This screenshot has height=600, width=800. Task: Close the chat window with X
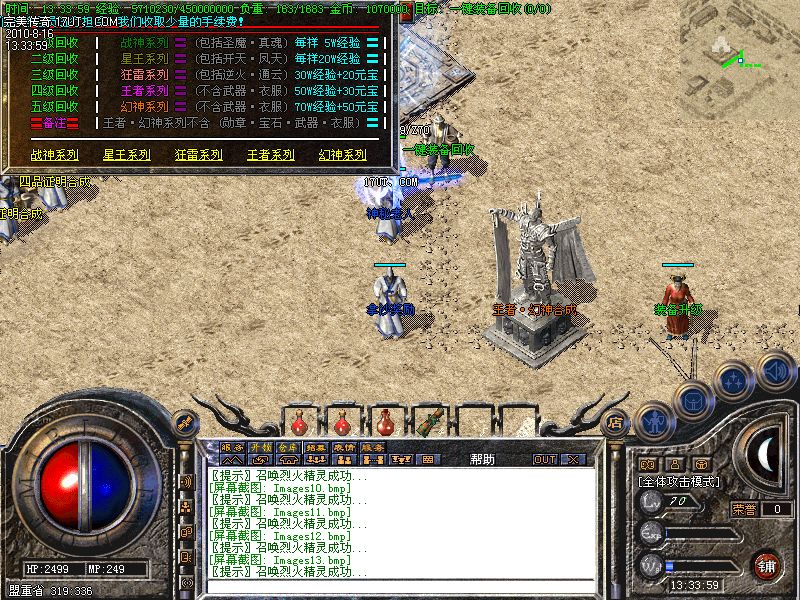coord(573,460)
